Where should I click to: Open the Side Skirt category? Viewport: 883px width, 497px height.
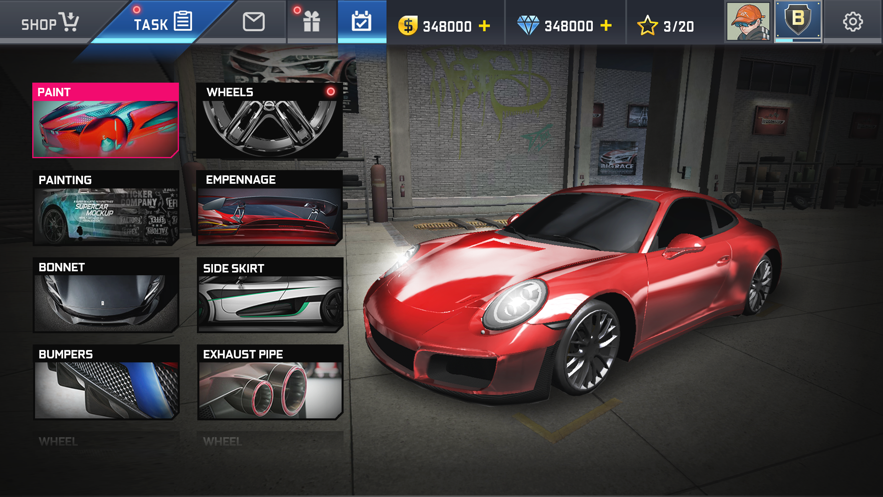pyautogui.click(x=270, y=296)
